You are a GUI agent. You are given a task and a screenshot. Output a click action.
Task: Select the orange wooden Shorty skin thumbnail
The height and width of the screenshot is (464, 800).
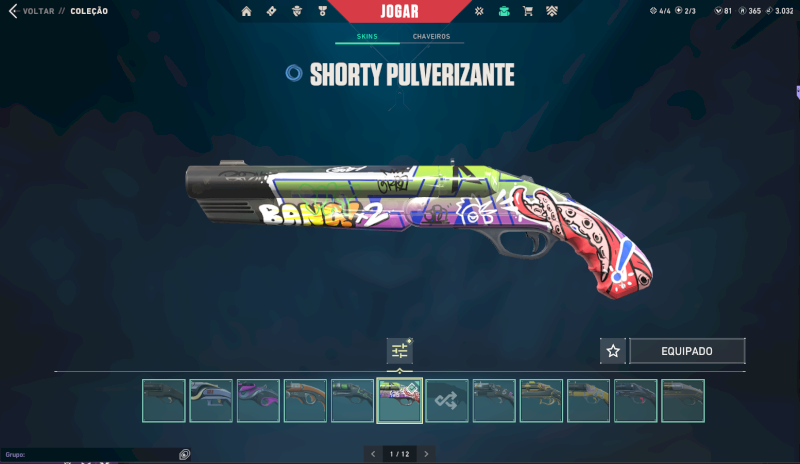(305, 400)
